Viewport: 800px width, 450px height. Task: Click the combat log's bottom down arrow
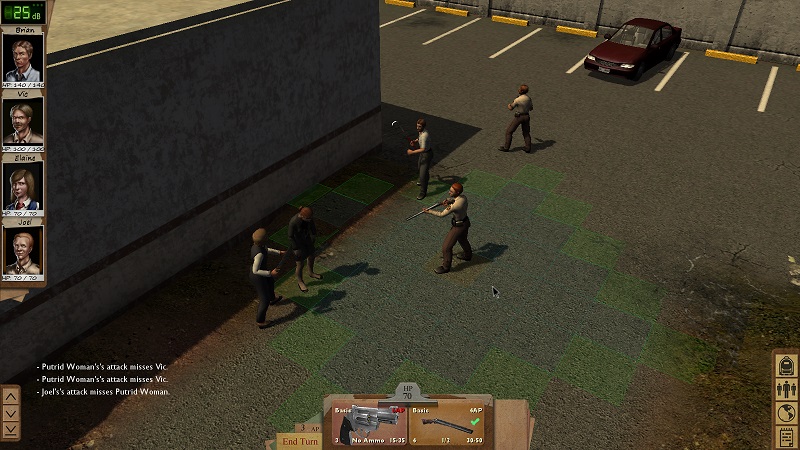11,429
